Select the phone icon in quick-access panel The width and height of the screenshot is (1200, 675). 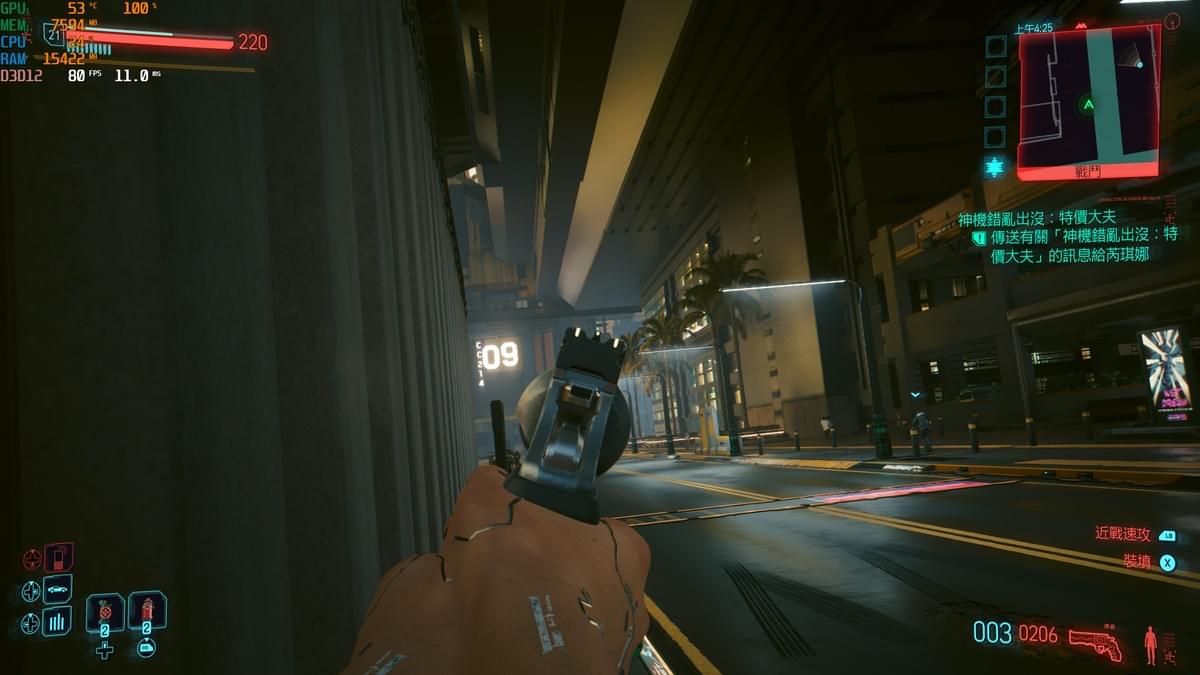pyautogui.click(x=58, y=557)
